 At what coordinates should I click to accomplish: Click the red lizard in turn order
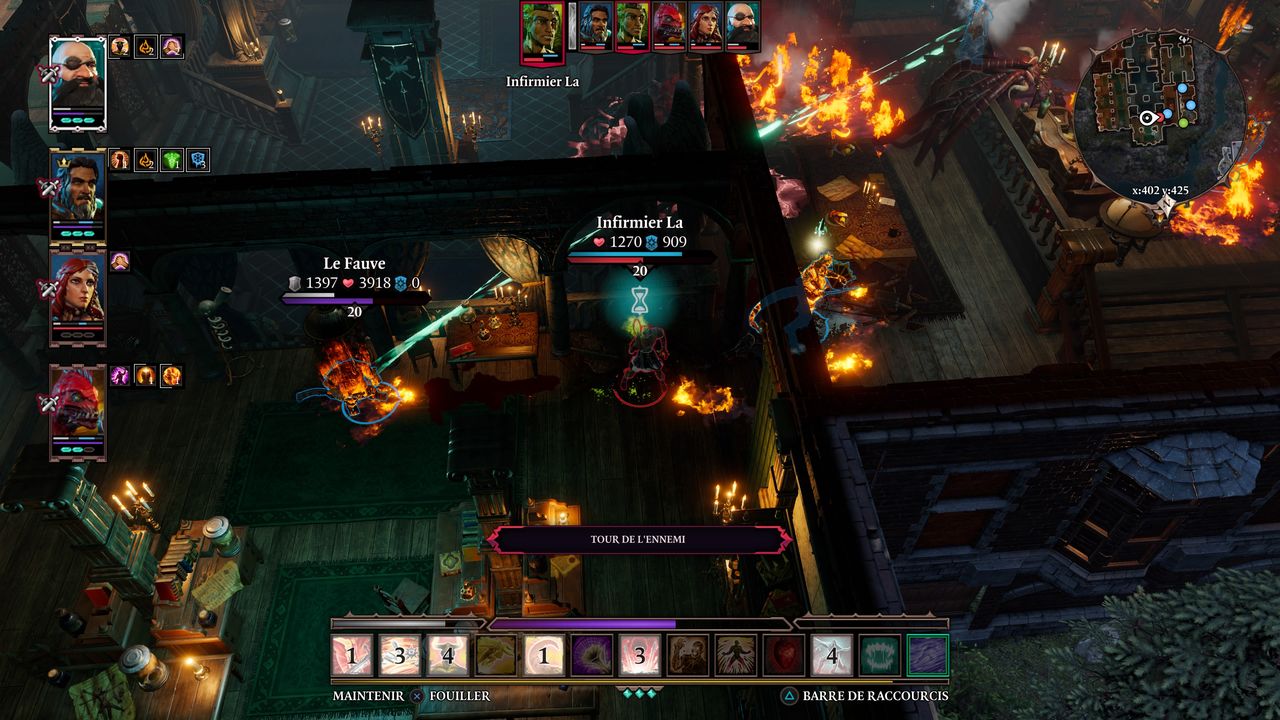[x=669, y=25]
